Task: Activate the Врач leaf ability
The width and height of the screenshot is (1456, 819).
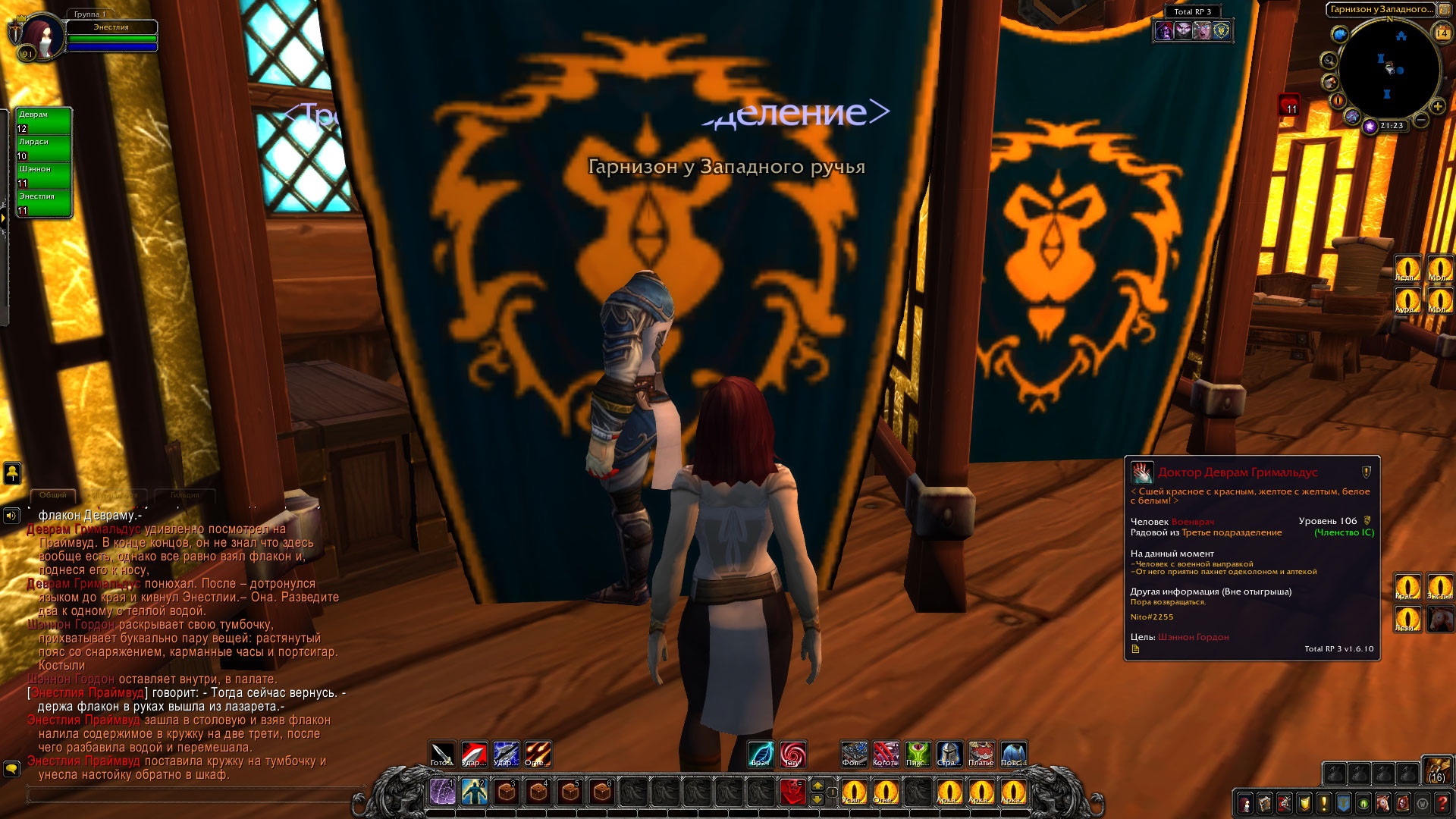Action: point(761,754)
